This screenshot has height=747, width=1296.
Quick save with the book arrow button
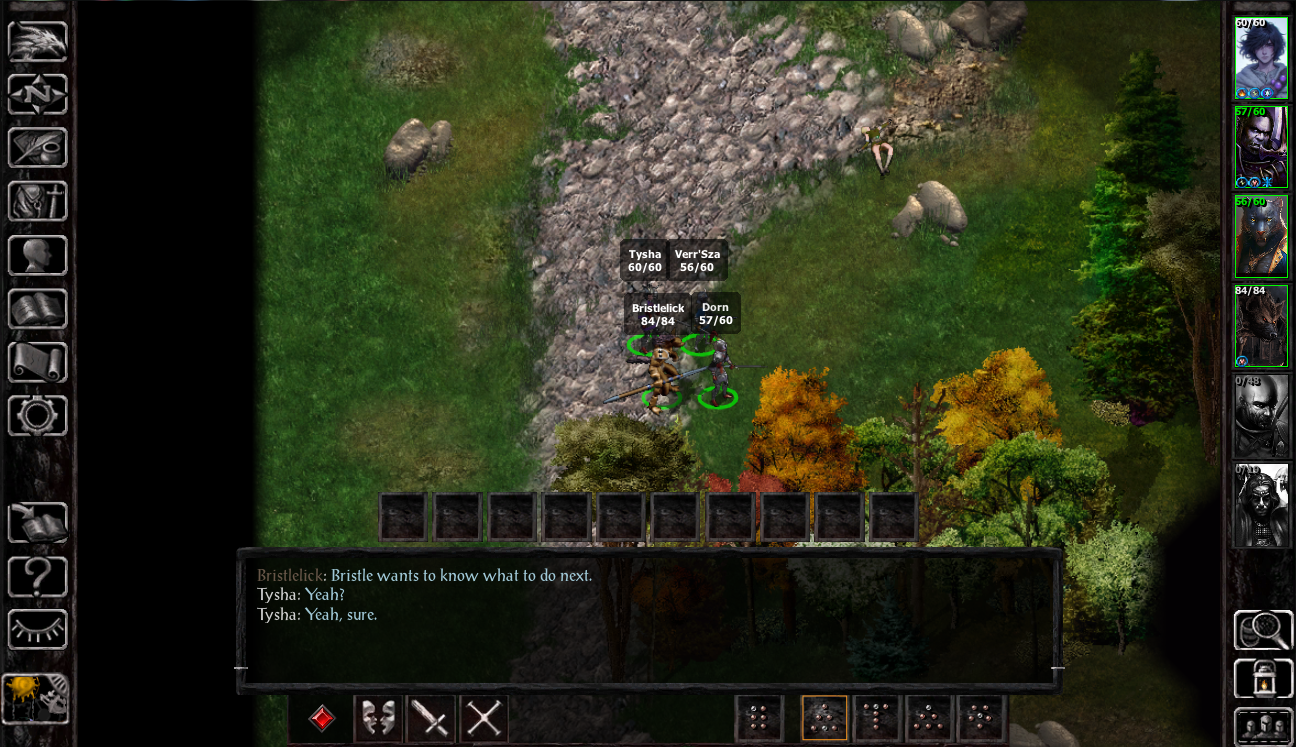38,523
